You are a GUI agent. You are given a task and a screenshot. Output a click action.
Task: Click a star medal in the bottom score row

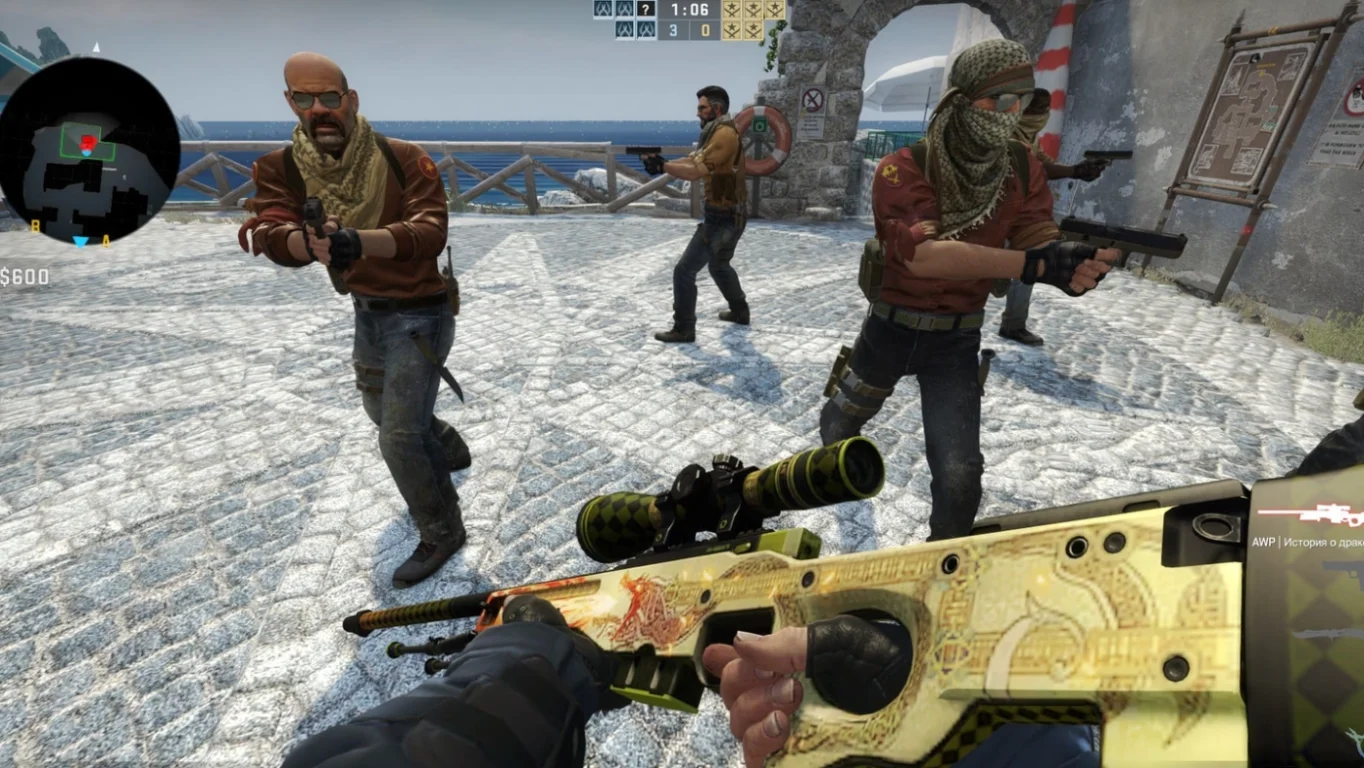tap(732, 30)
